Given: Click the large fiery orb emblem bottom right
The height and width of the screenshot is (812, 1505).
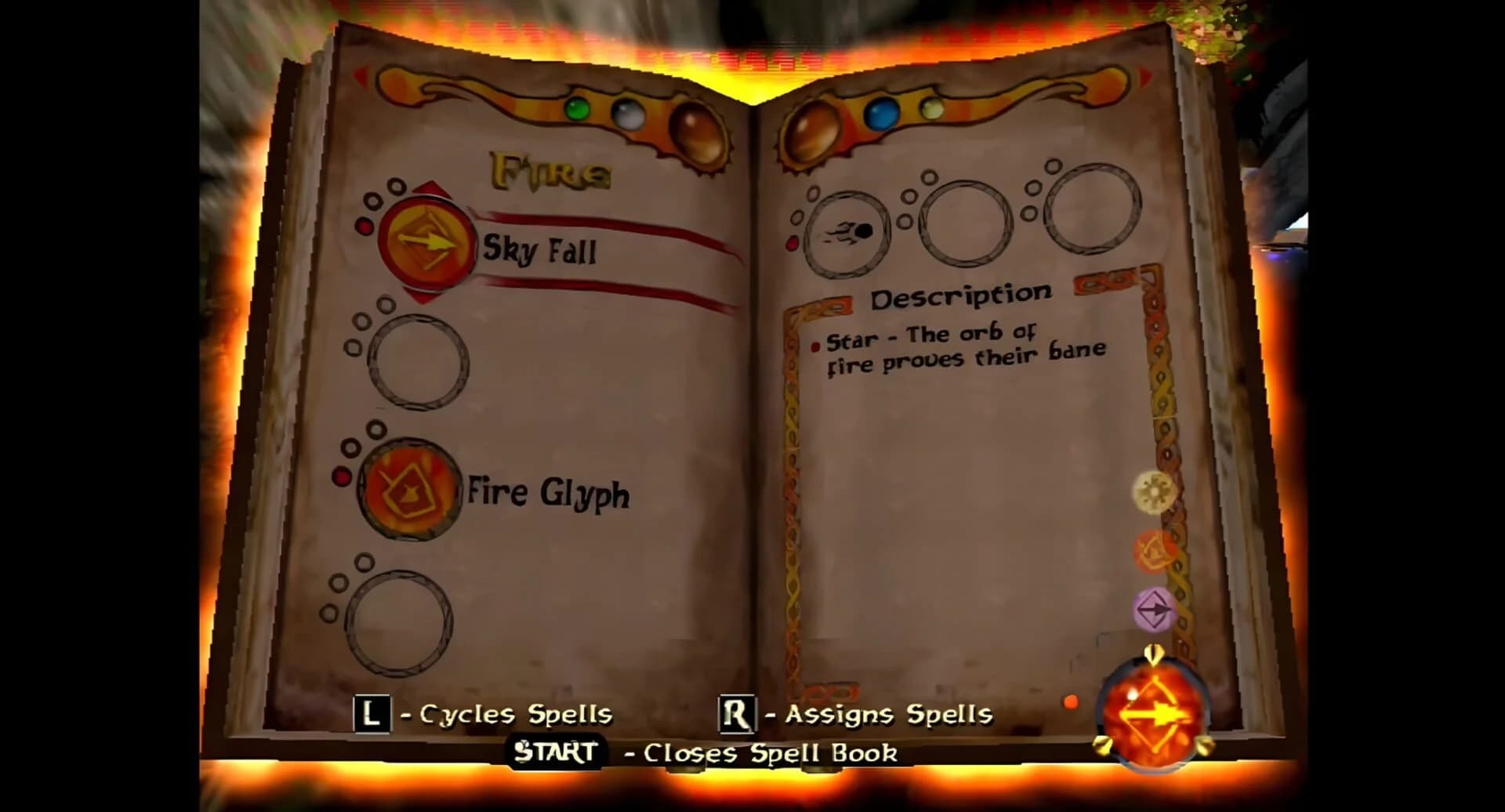Looking at the screenshot, I should 1152,711.
